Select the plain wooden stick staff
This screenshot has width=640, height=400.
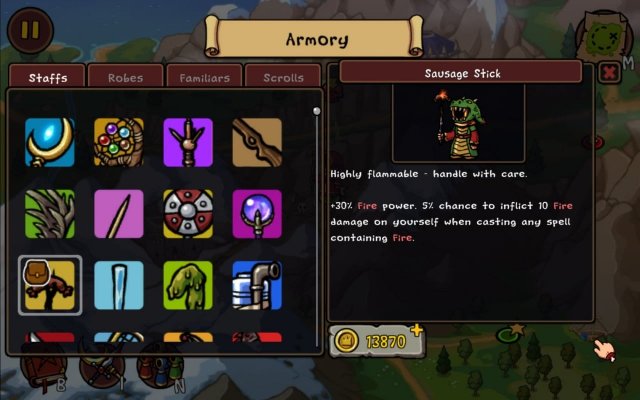click(257, 143)
